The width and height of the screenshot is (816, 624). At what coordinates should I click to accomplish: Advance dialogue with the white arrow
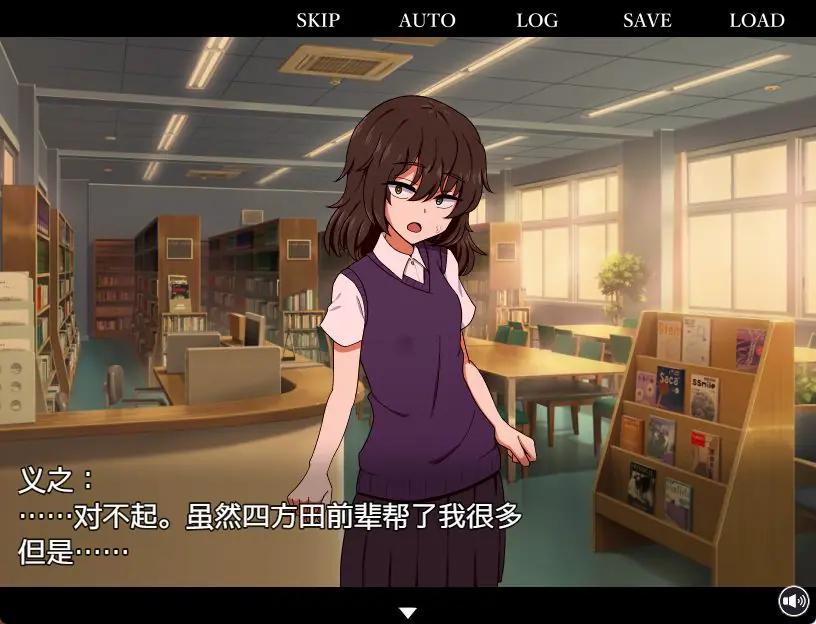[407, 613]
